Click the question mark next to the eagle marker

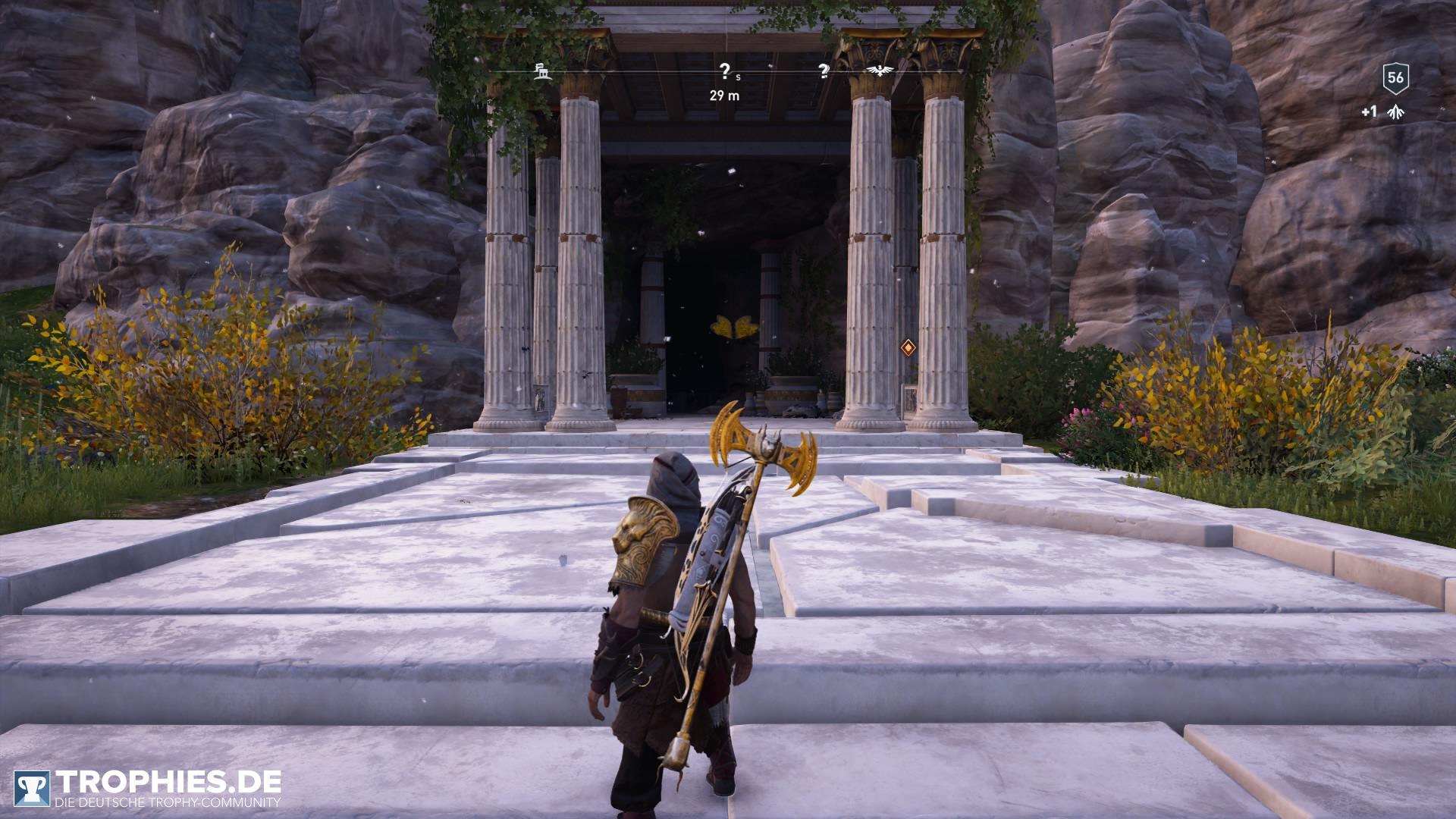coord(824,71)
